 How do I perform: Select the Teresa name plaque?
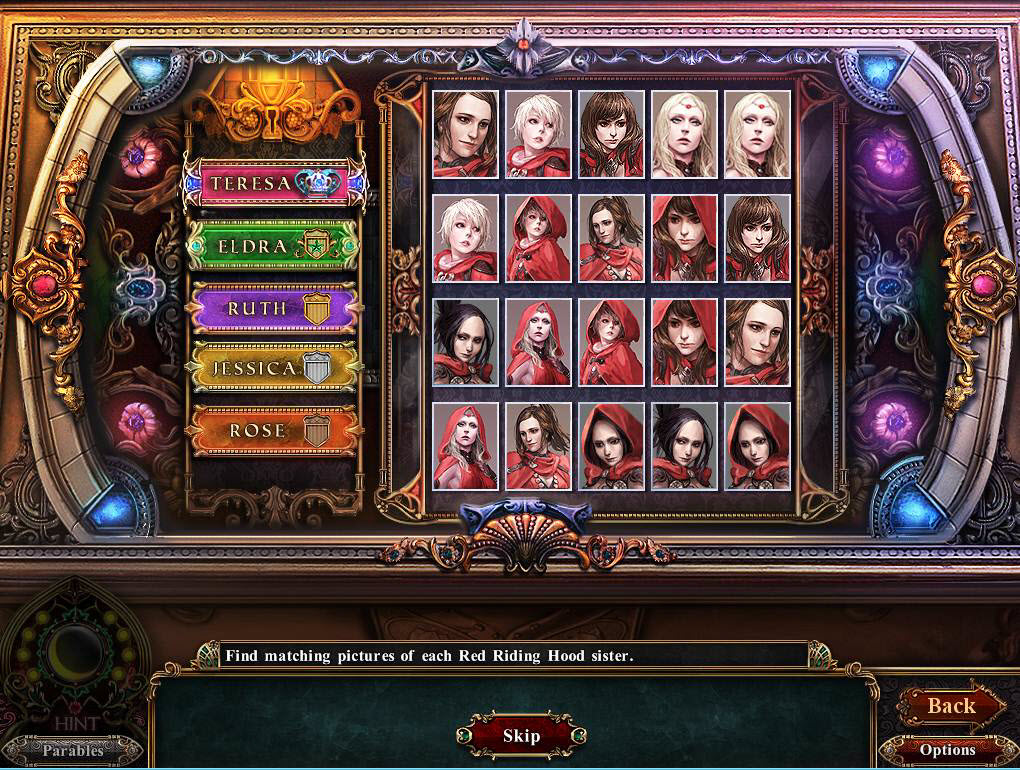(x=273, y=184)
